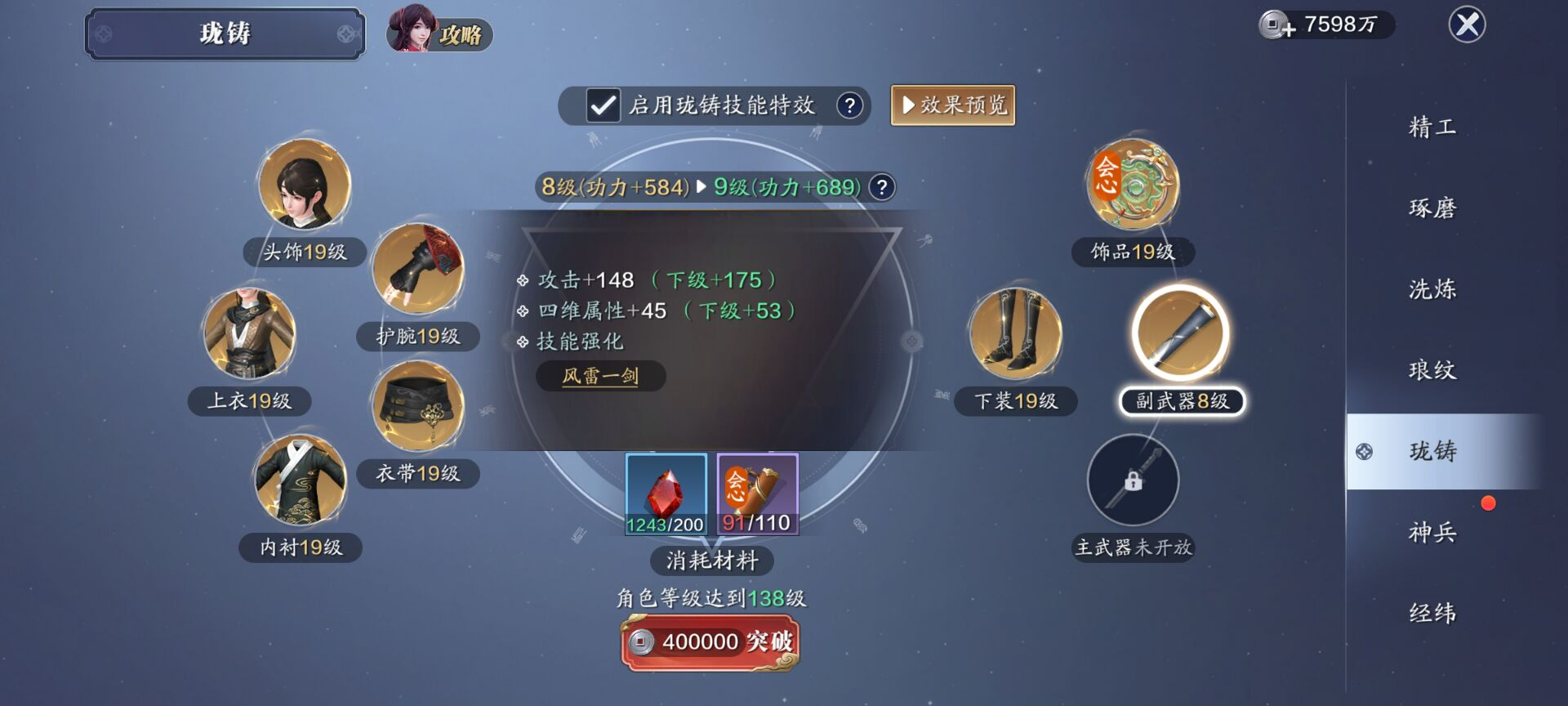Close the 珑铸 screen with the X button
Screen dimensions: 1568x706
coord(1467,25)
